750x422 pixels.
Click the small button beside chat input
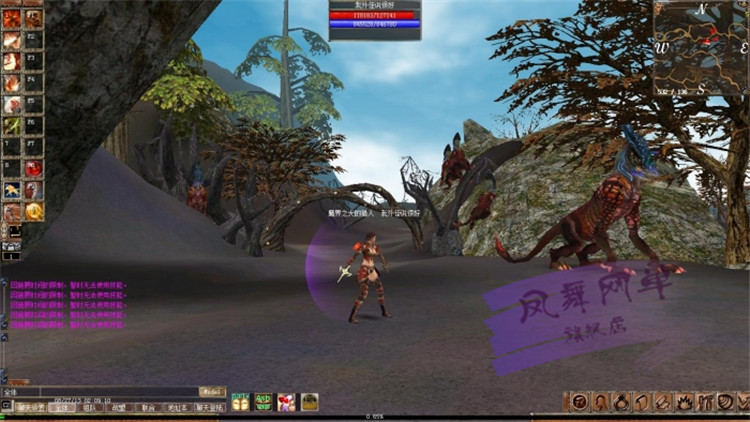(213, 391)
